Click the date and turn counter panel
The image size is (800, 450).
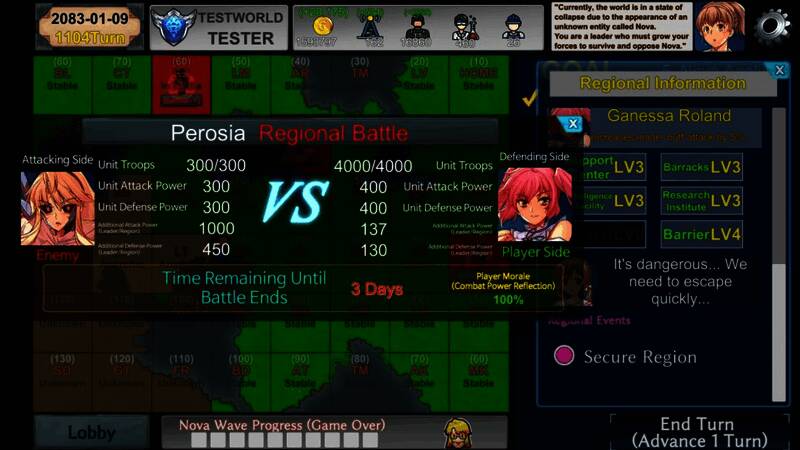pyautogui.click(x=88, y=27)
